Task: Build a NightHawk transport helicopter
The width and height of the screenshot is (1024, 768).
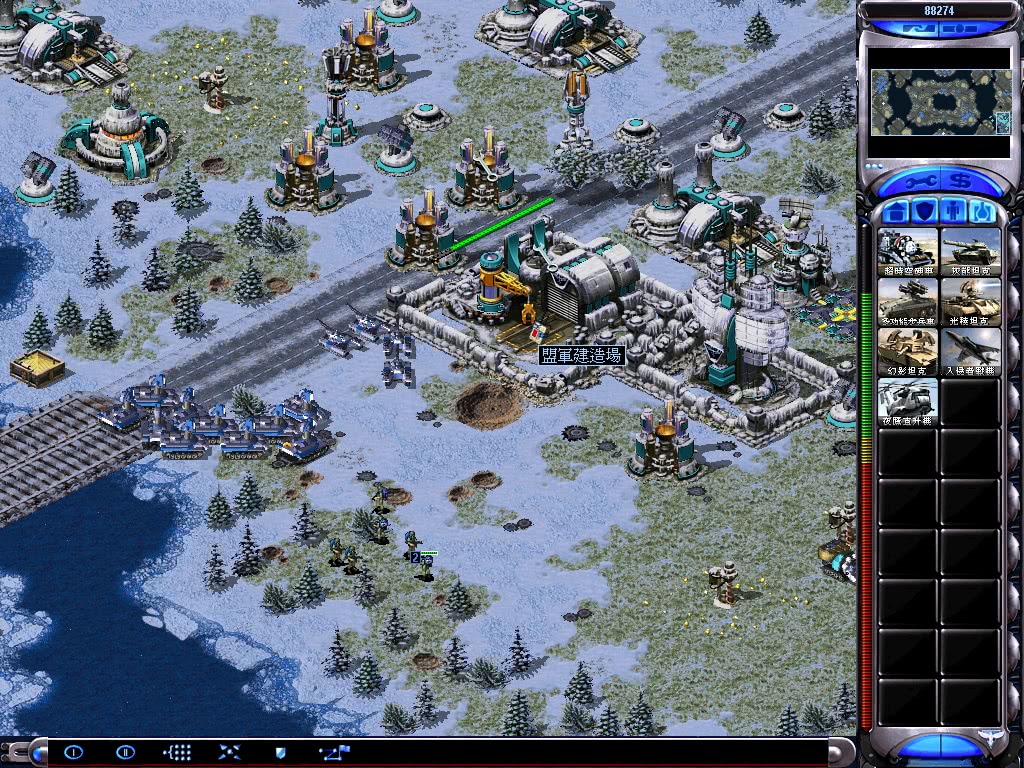Action: tap(908, 402)
